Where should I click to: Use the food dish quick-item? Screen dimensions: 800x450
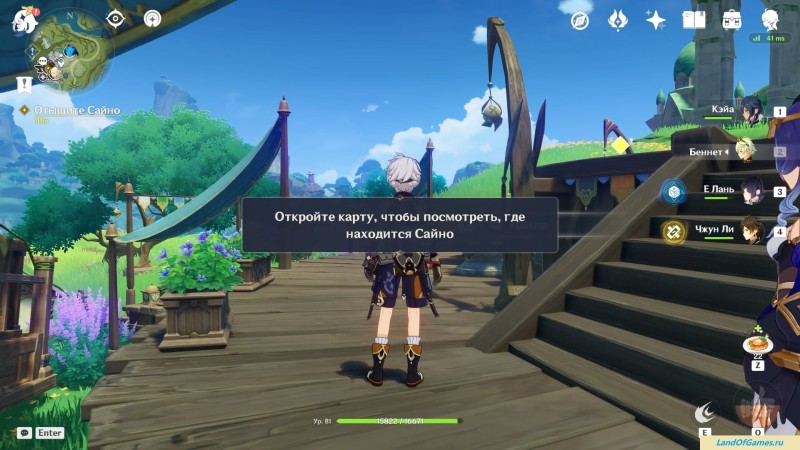758,345
